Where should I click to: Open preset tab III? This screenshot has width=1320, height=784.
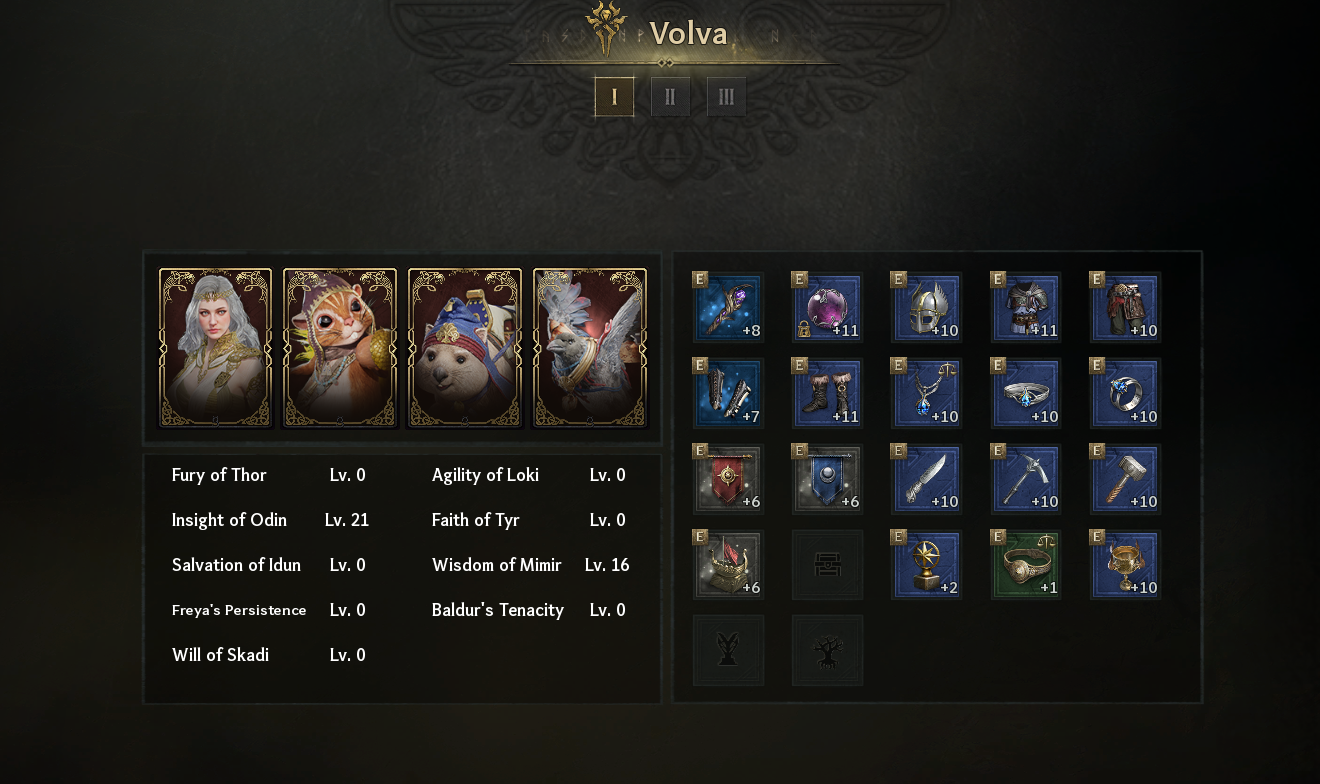(x=726, y=97)
